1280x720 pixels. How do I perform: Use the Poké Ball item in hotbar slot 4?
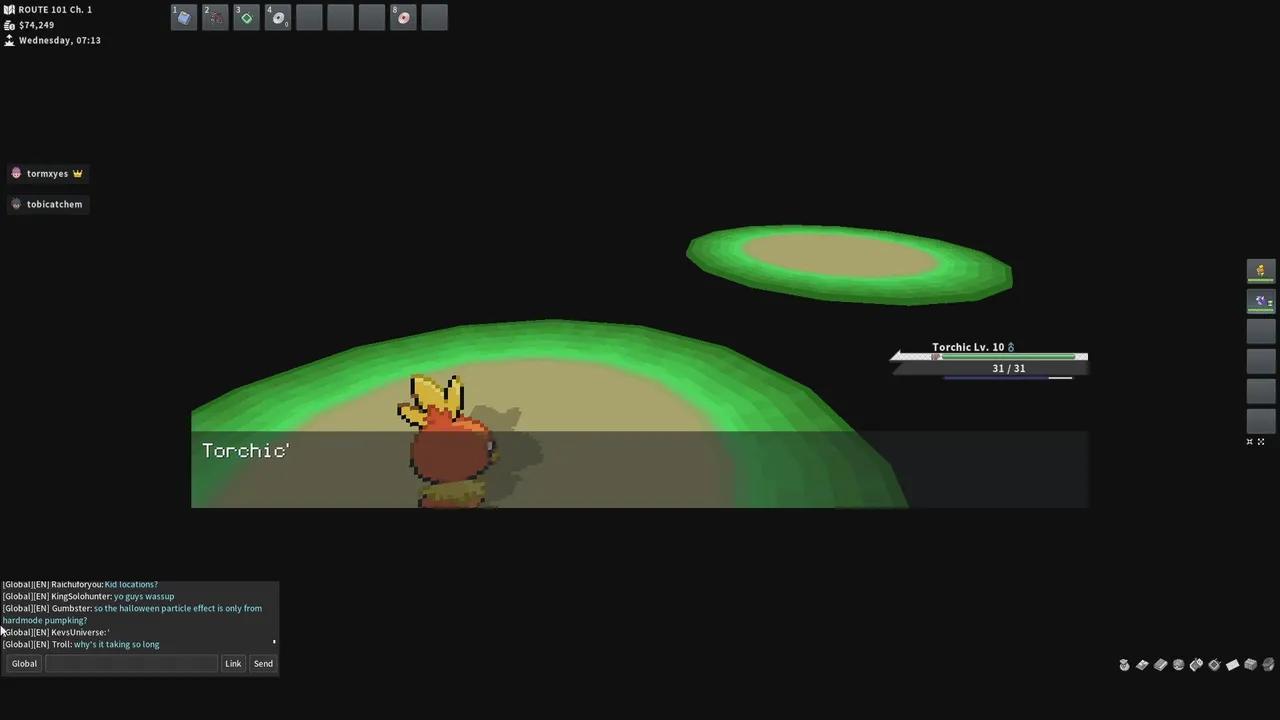[x=278, y=17]
